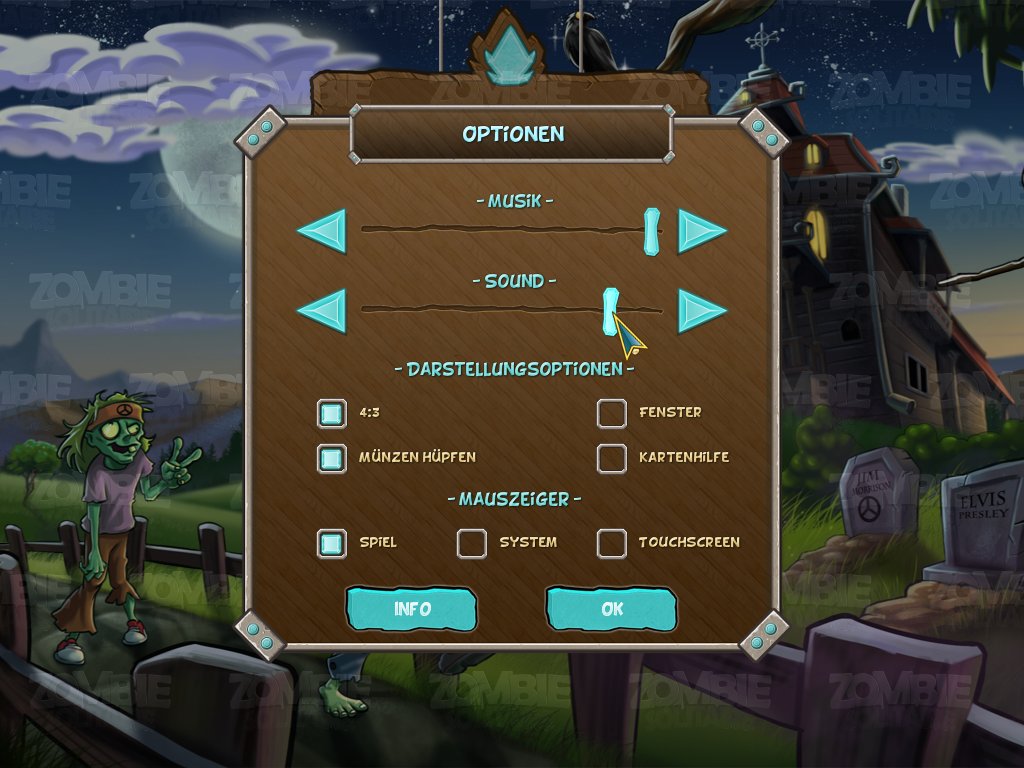Raise music volume with the right arrow
This screenshot has height=768, width=1024.
pos(702,231)
